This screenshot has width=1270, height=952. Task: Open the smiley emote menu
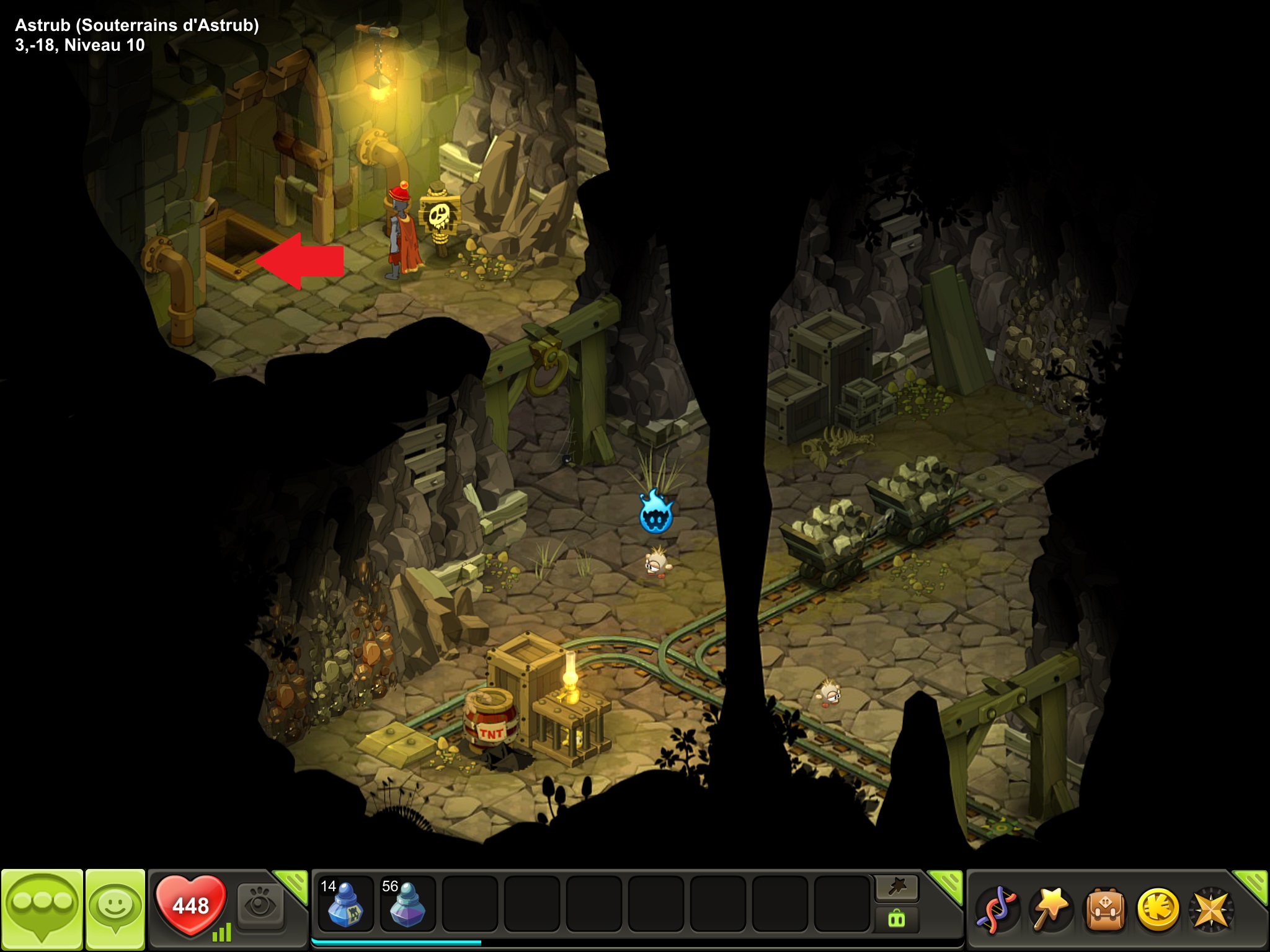tap(115, 908)
